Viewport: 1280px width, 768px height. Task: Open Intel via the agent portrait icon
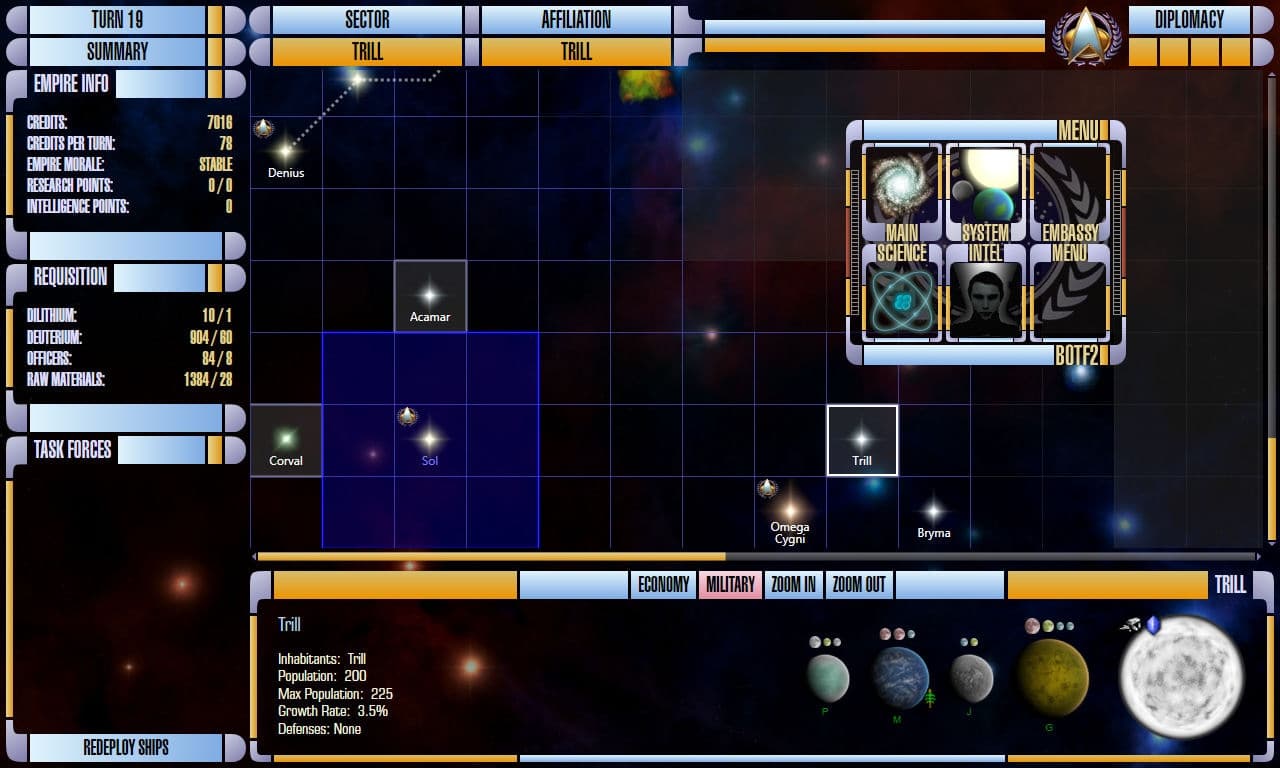click(x=985, y=297)
